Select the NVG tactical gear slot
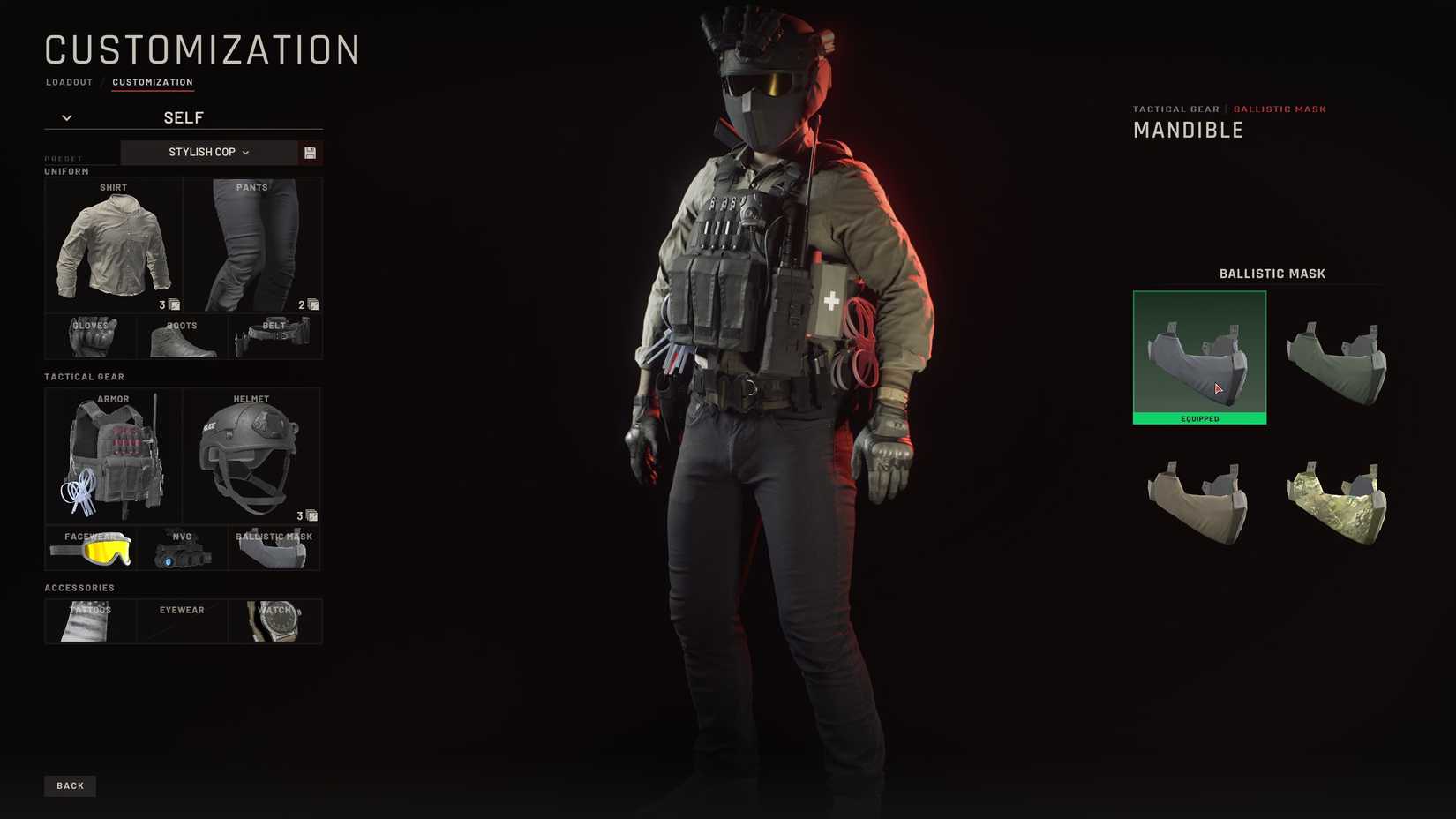Screen dimensions: 1456x819 (183, 547)
